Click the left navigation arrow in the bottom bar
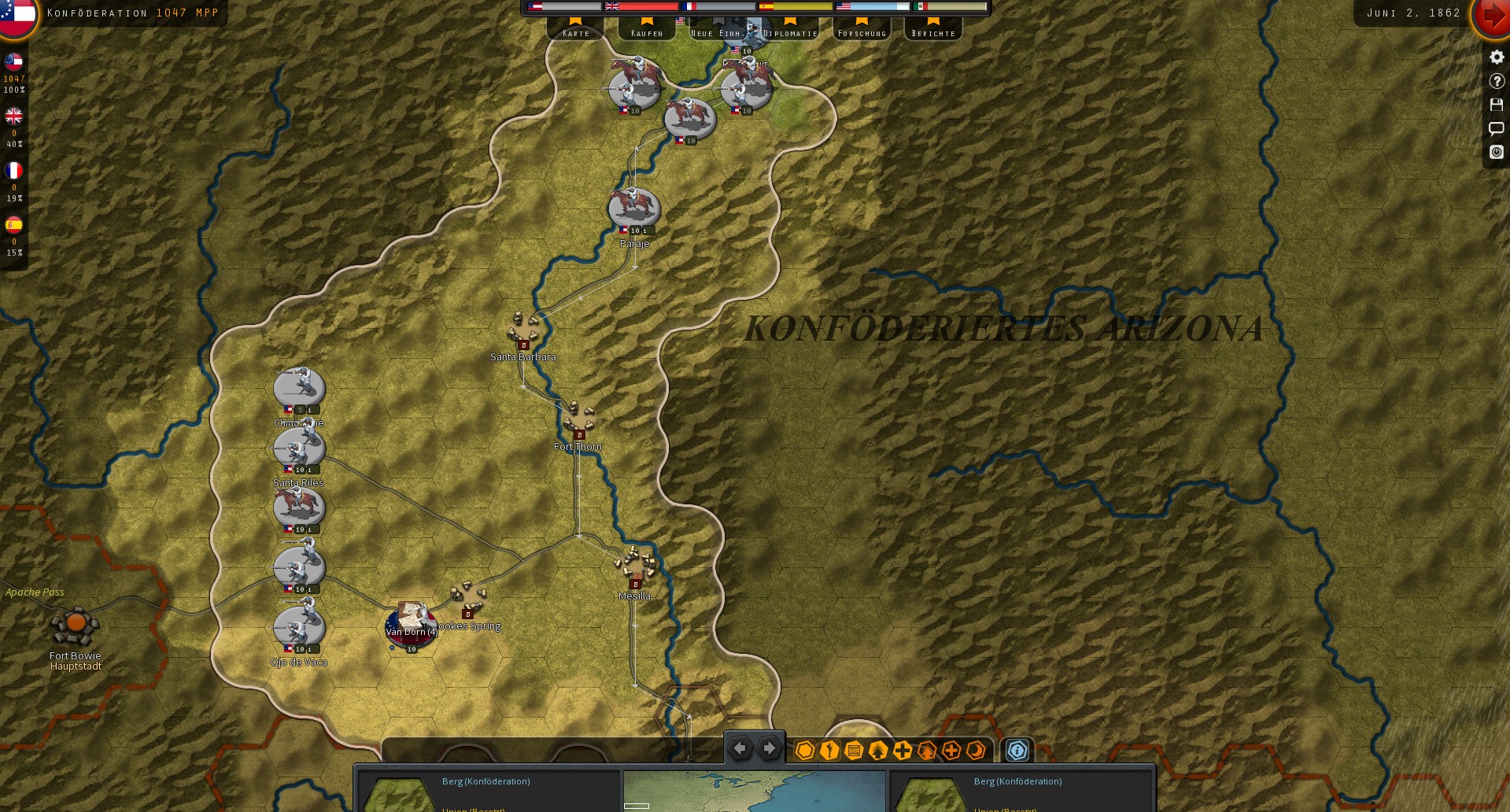The height and width of the screenshot is (812, 1510). coord(740,748)
